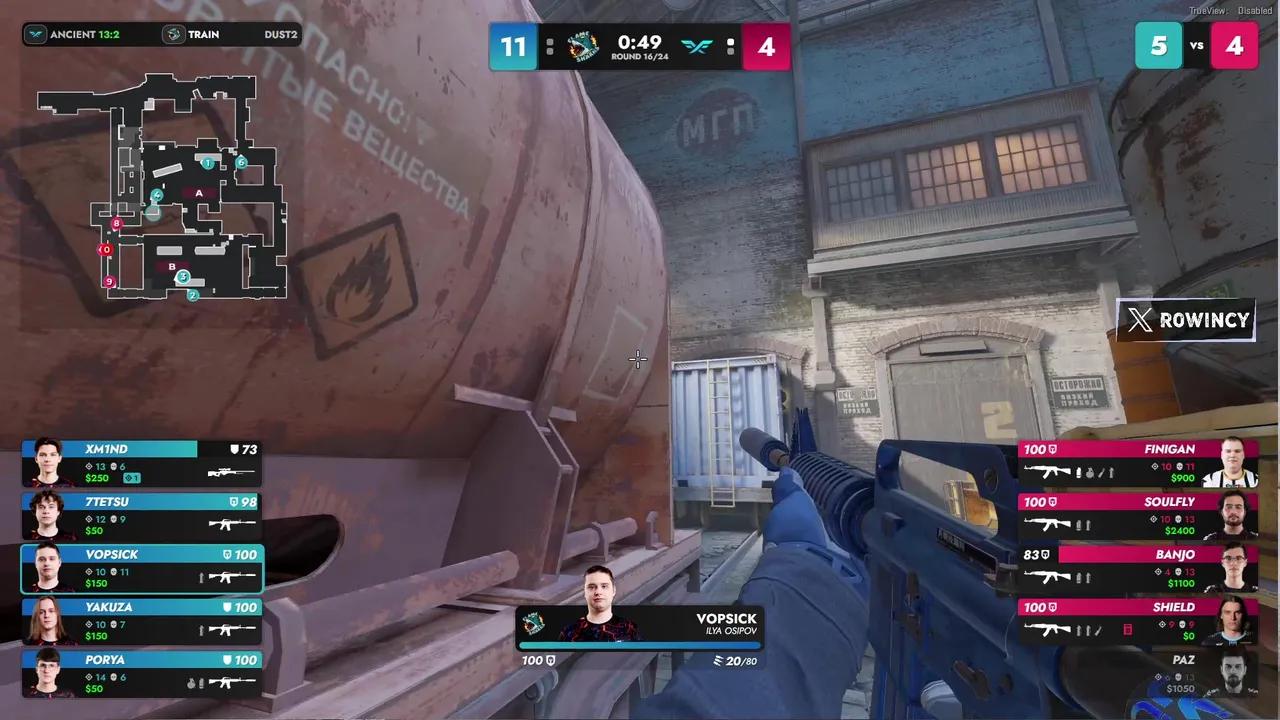Click the armor shield icon beside XM1ND's 73
The height and width of the screenshot is (720, 1280).
pos(233,449)
